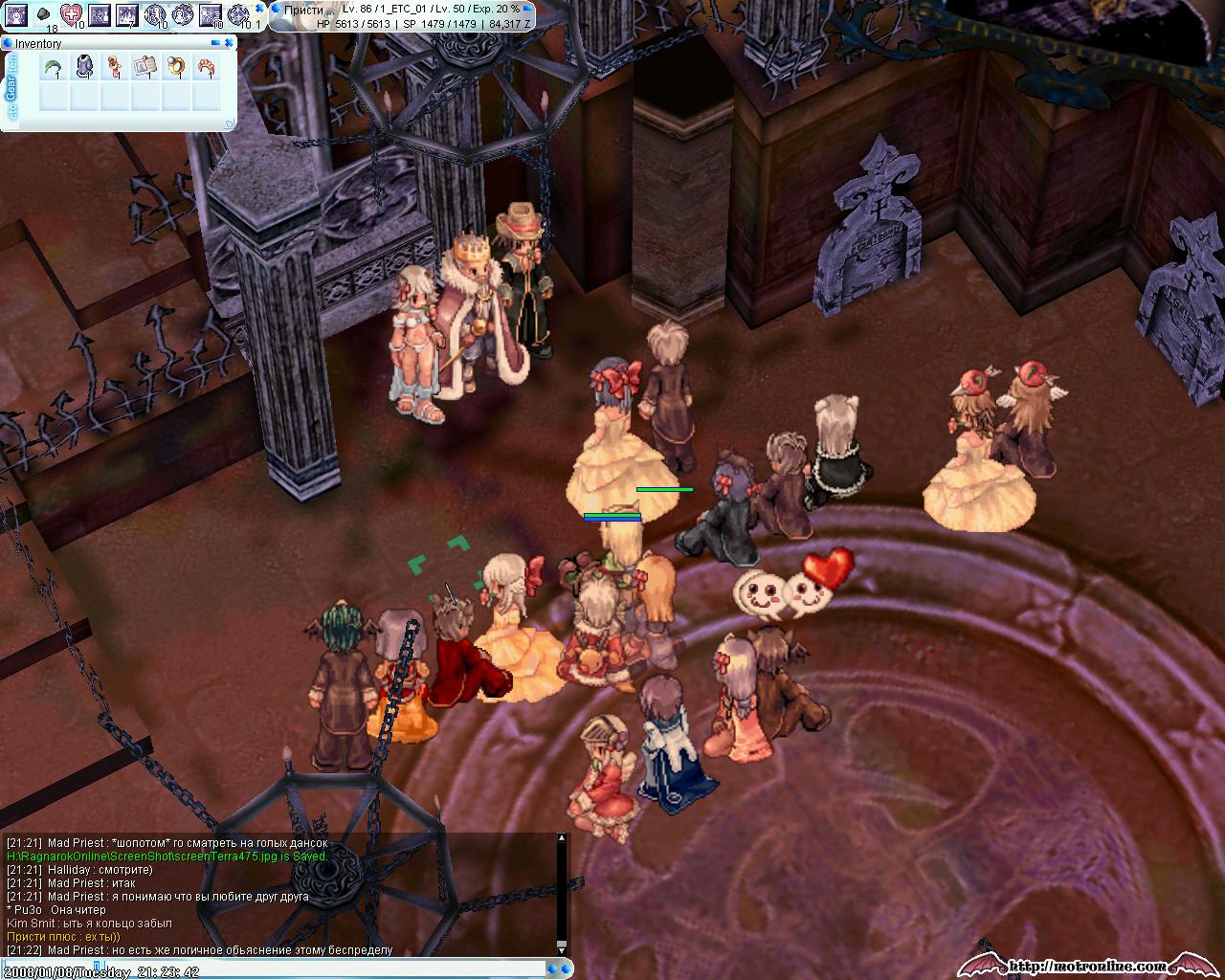The height and width of the screenshot is (980, 1225).
Task: Select the orange hairband item slot
Action: (x=207, y=67)
